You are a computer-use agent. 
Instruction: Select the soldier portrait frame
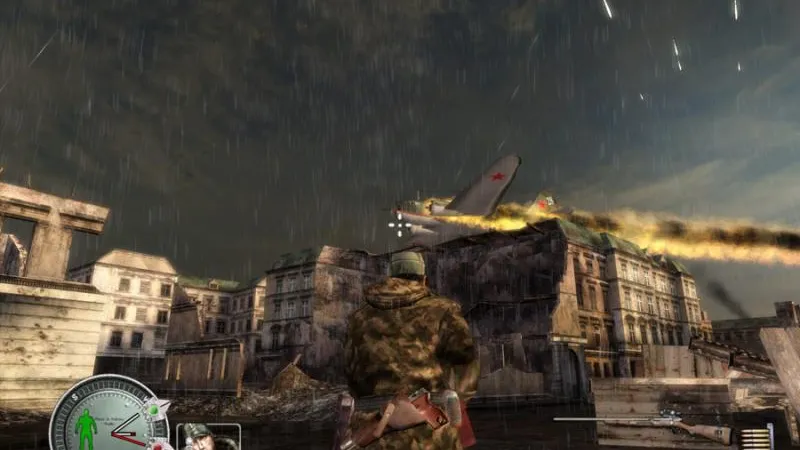209,438
